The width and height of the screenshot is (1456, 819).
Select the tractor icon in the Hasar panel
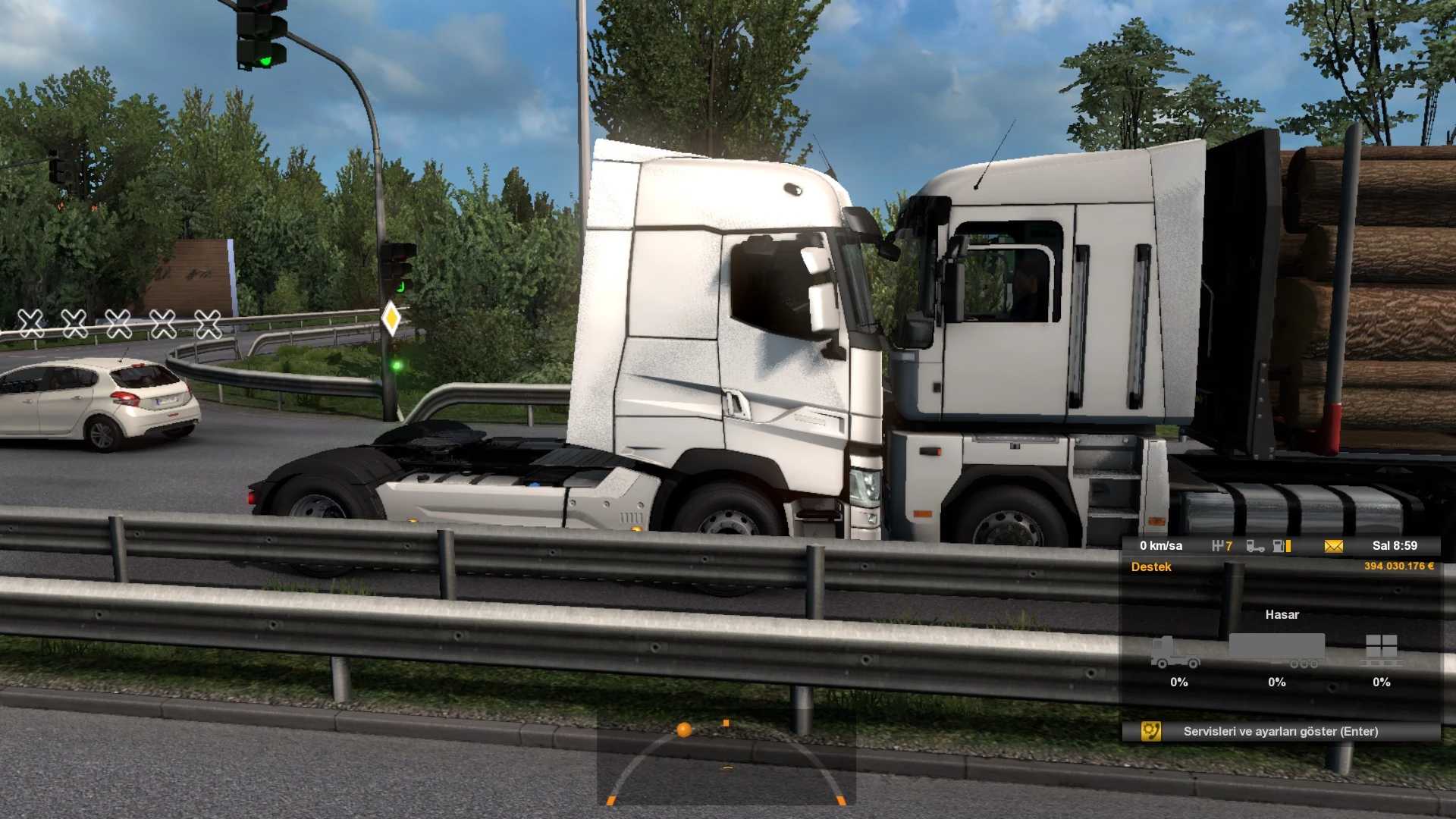coord(1175,652)
